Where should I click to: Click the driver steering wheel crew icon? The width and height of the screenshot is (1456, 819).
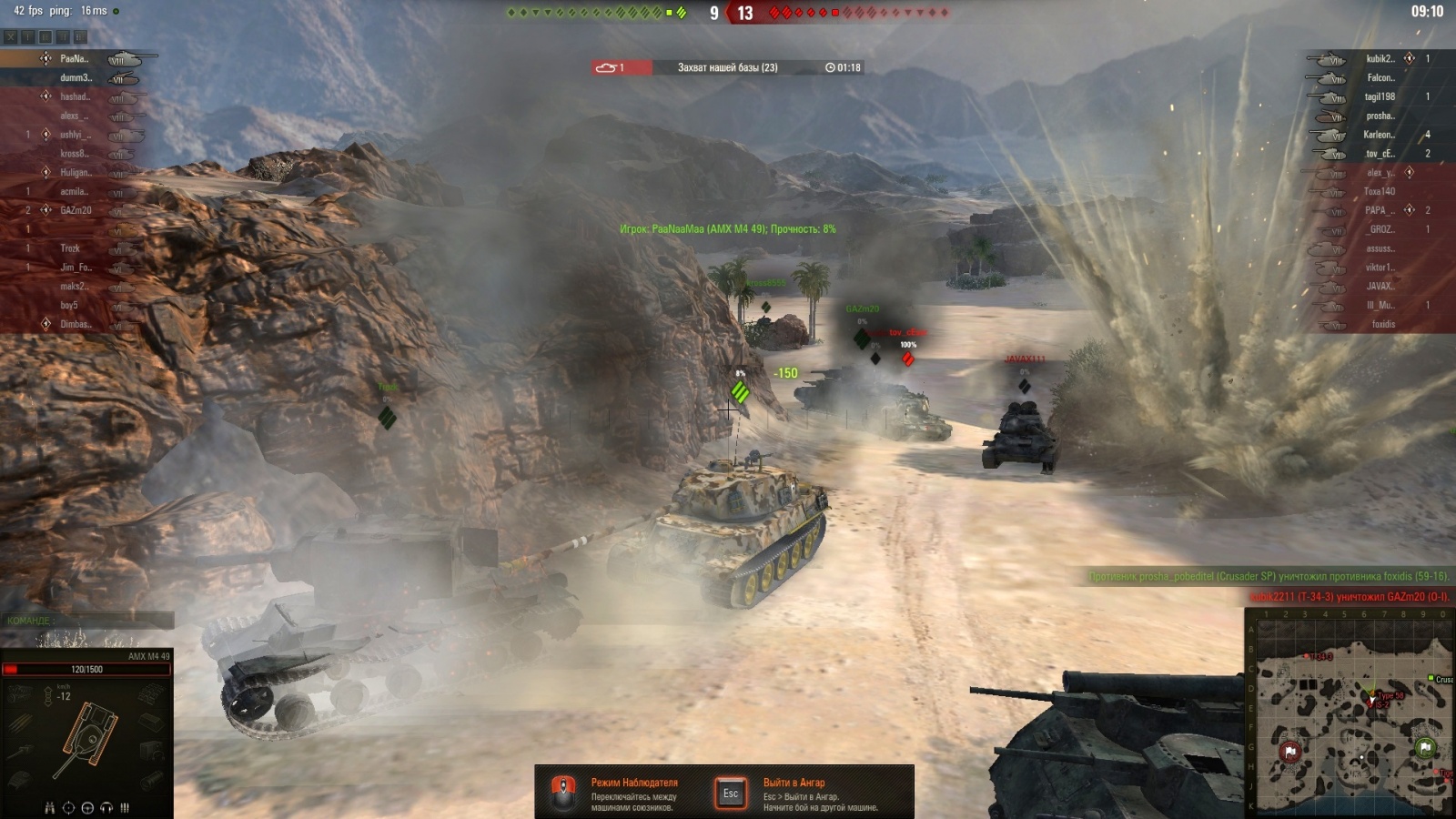coord(87,807)
